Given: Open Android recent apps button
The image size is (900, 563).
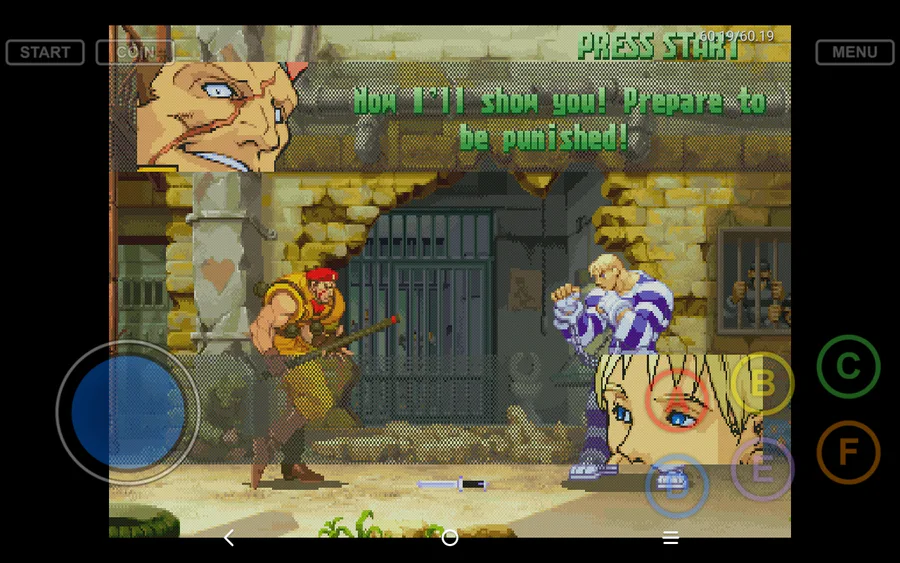Looking at the screenshot, I should click(671, 538).
